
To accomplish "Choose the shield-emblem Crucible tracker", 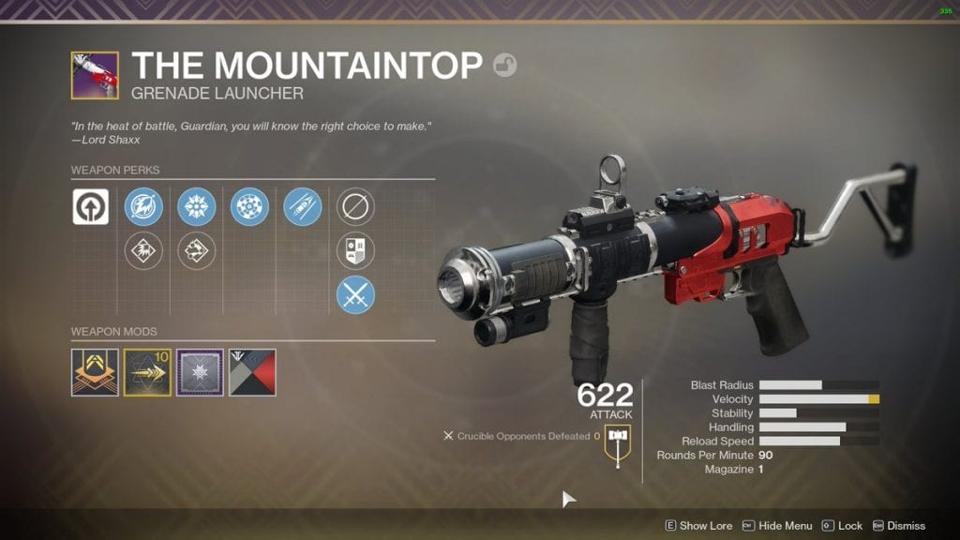I will click(x=355, y=250).
